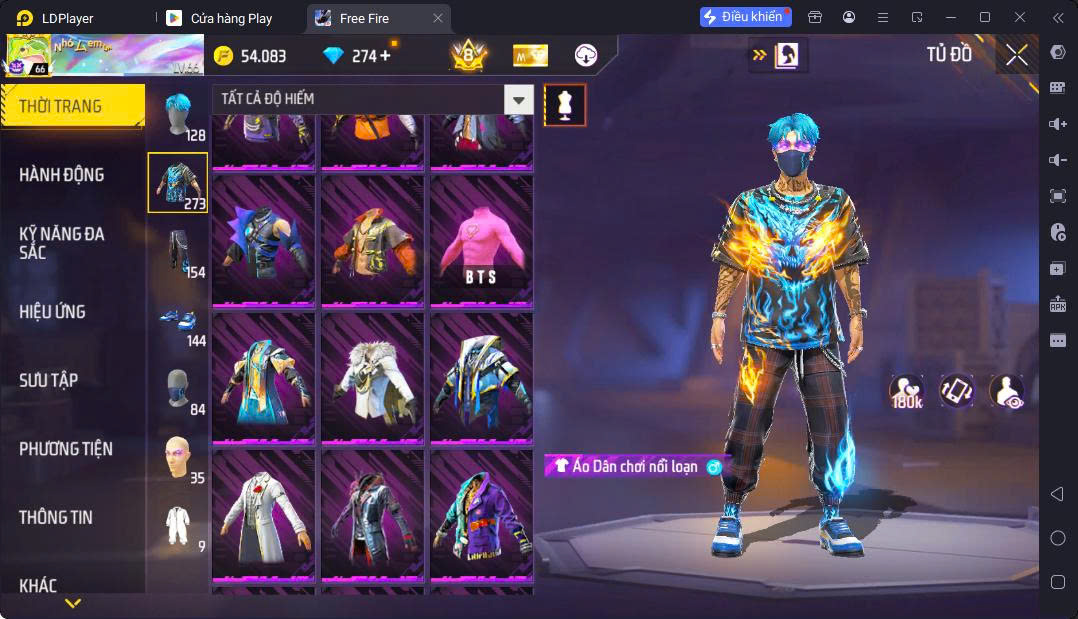1078x619 pixels.
Task: Switch to the HÀNH ĐỘNG tab
Action: click(62, 175)
